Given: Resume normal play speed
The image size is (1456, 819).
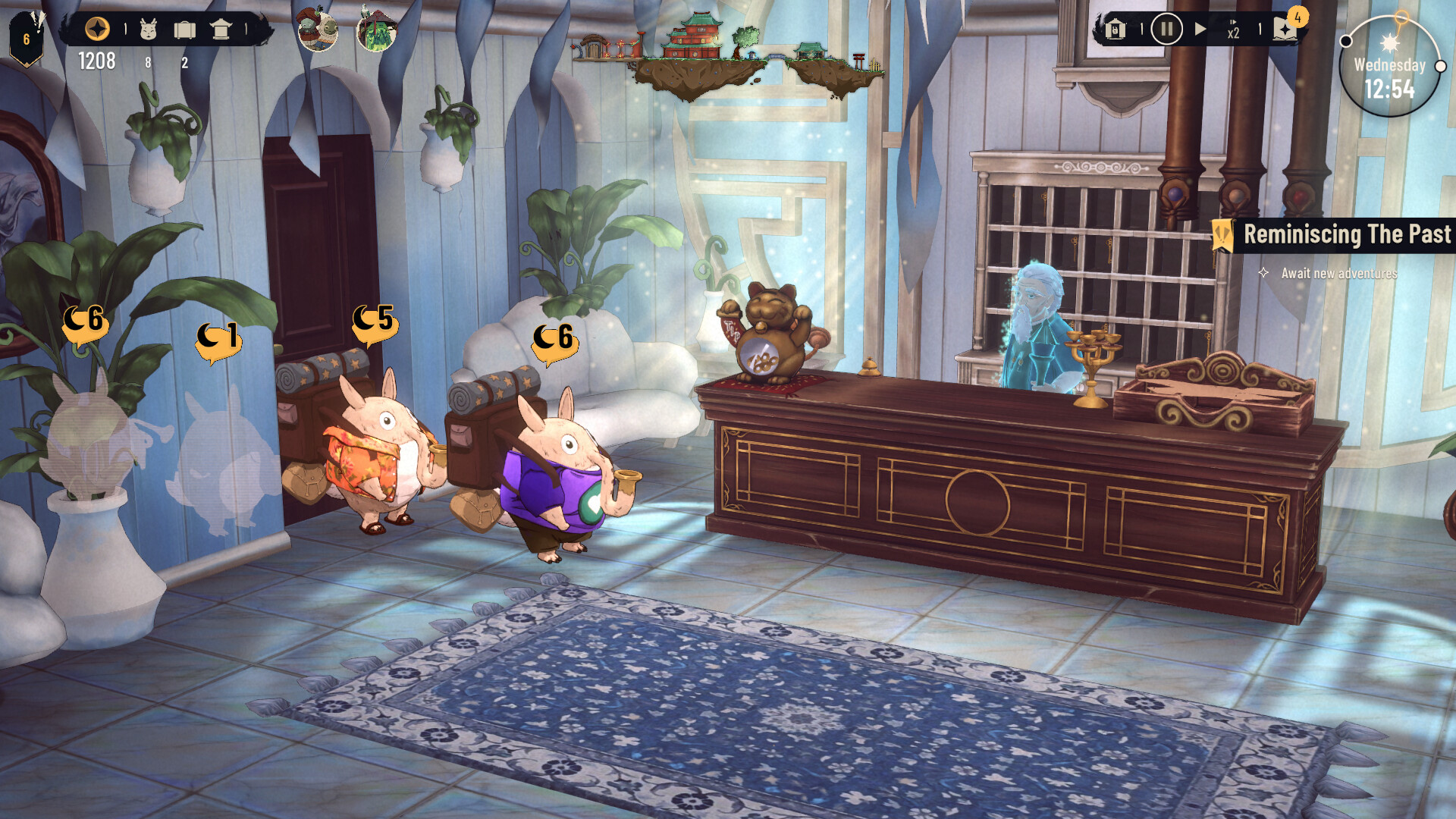Looking at the screenshot, I should pyautogui.click(x=1200, y=30).
